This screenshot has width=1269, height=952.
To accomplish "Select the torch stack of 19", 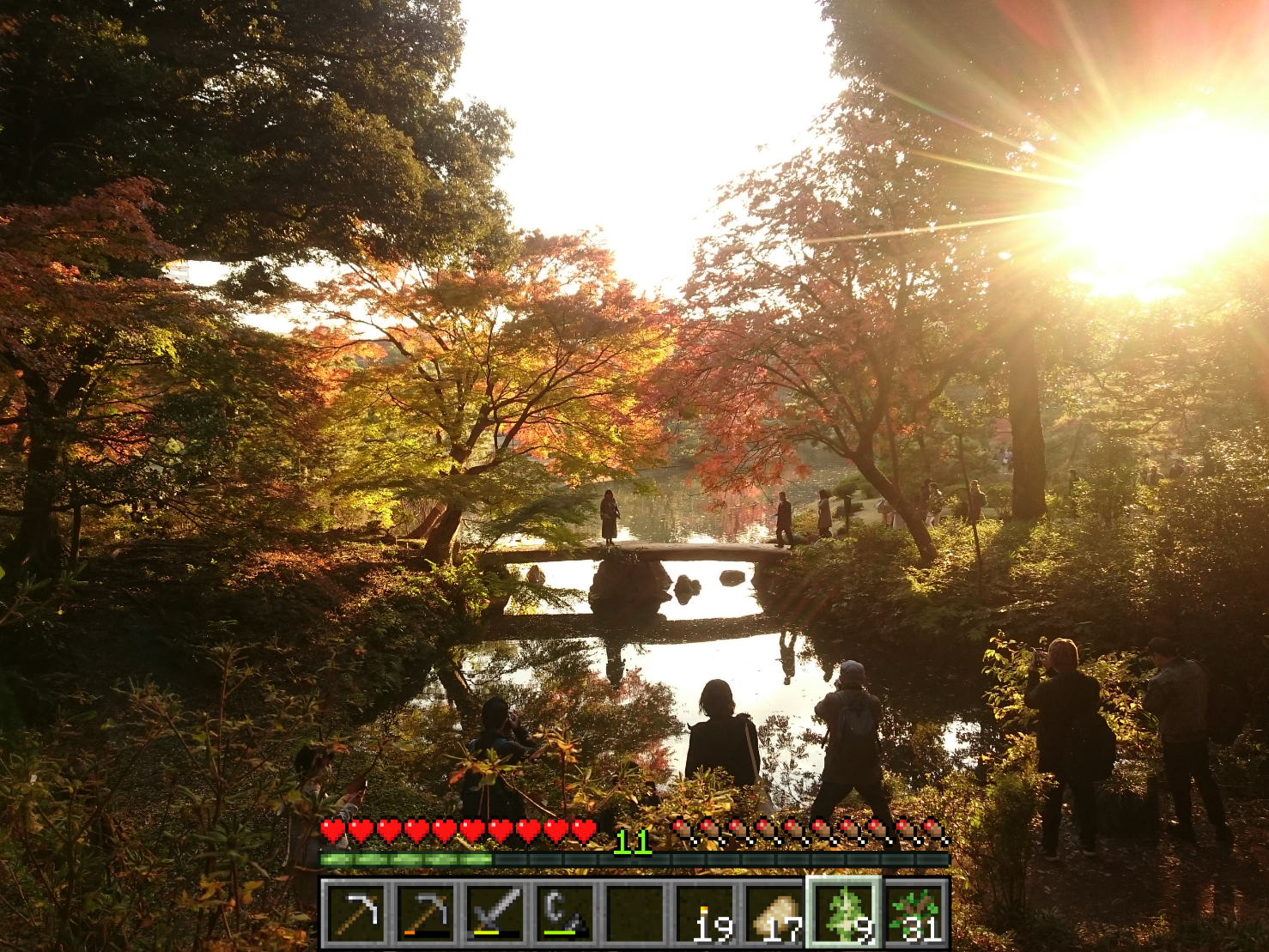I will [707, 913].
